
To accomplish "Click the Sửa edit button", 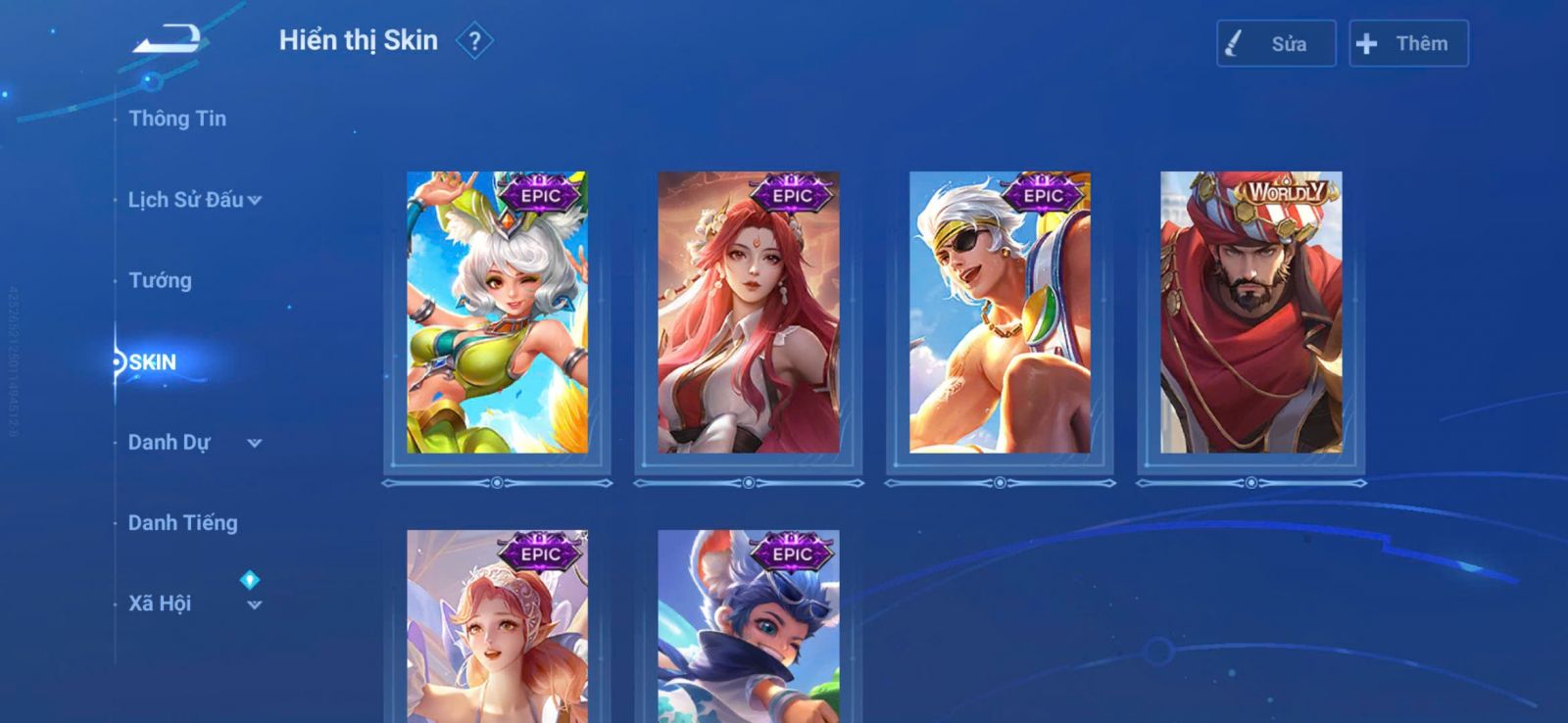I will coord(1275,44).
